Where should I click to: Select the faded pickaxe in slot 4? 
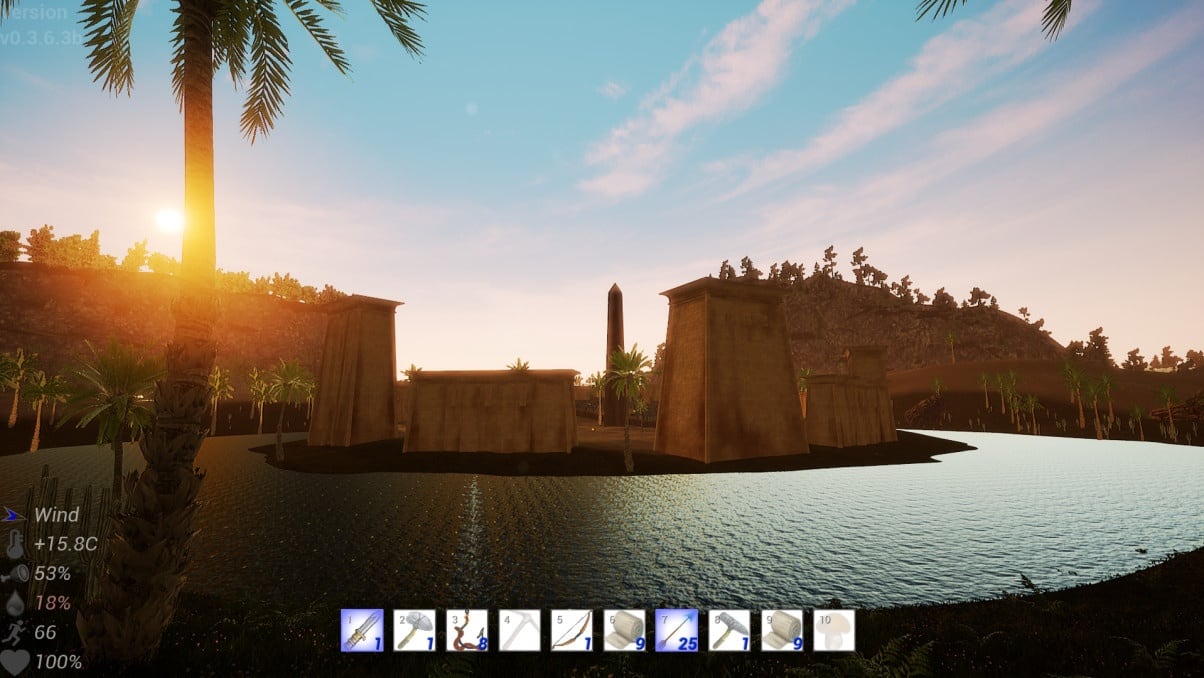coord(519,631)
